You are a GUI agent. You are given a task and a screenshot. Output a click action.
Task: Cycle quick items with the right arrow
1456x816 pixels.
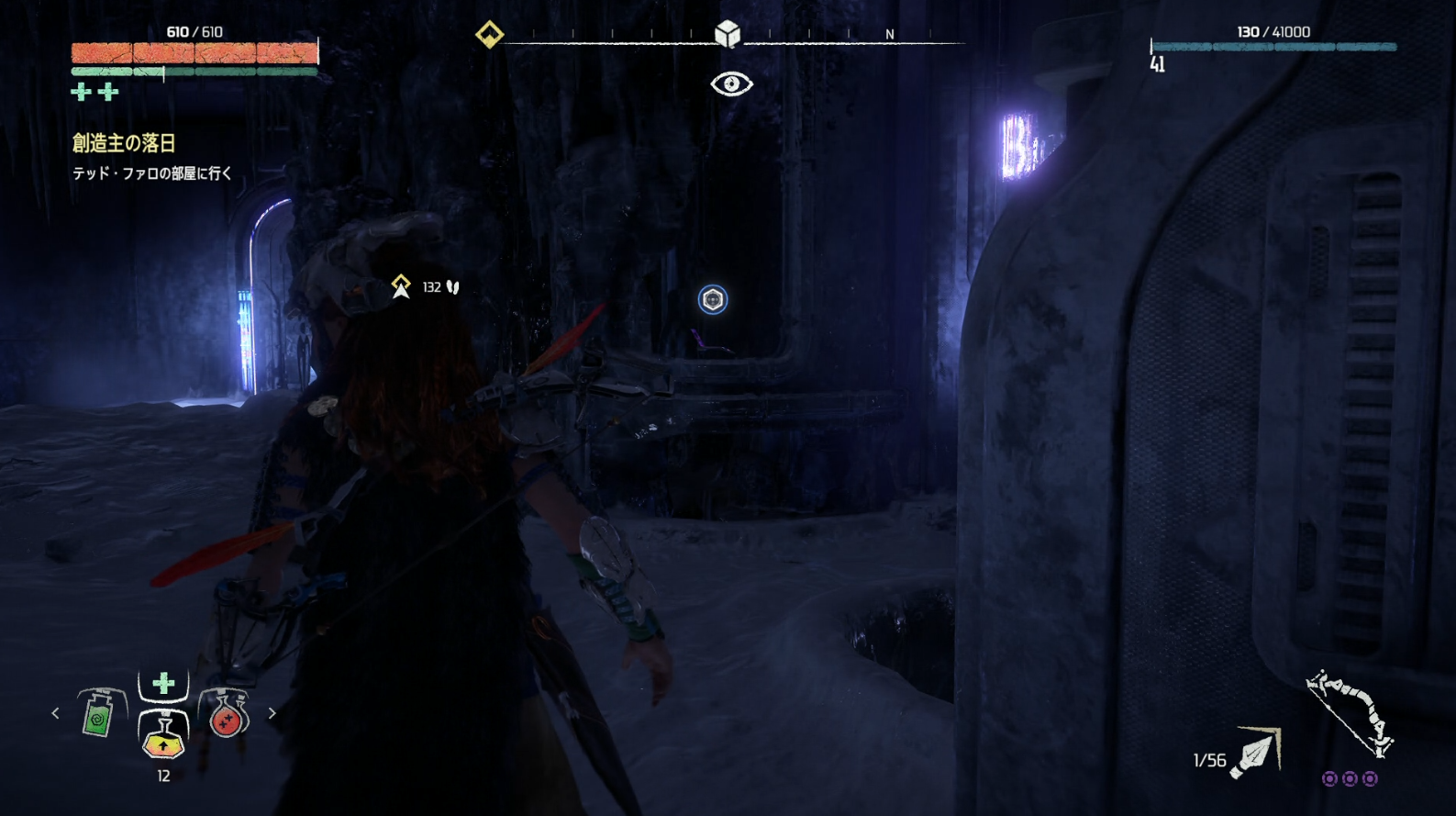272,713
